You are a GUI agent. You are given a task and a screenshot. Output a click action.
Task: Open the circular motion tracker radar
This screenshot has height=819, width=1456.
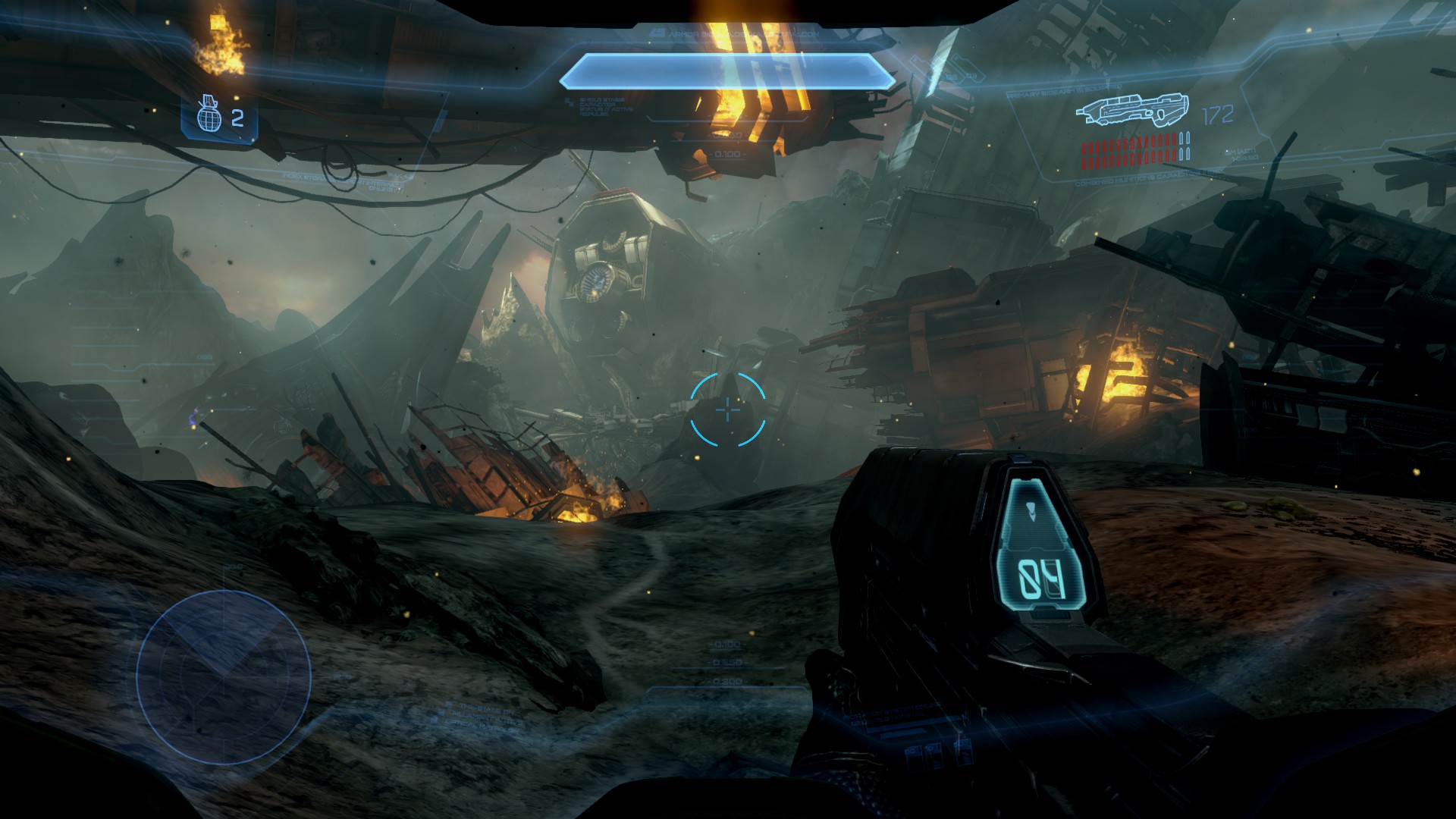point(224,677)
